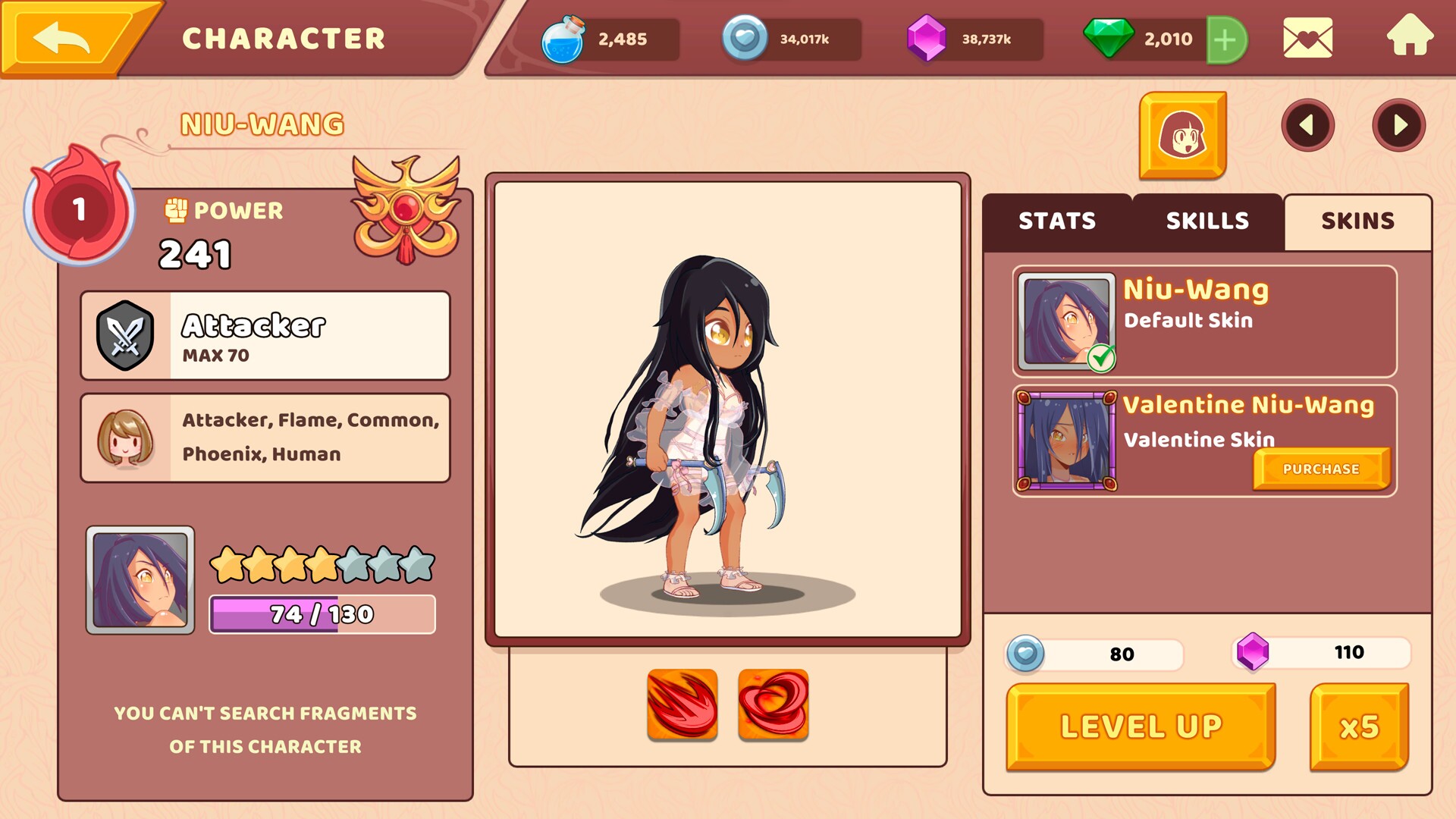Viewport: 1456px width, 819px height.
Task: Purchase the Valentine Niu-Wang skin
Action: 1321,469
